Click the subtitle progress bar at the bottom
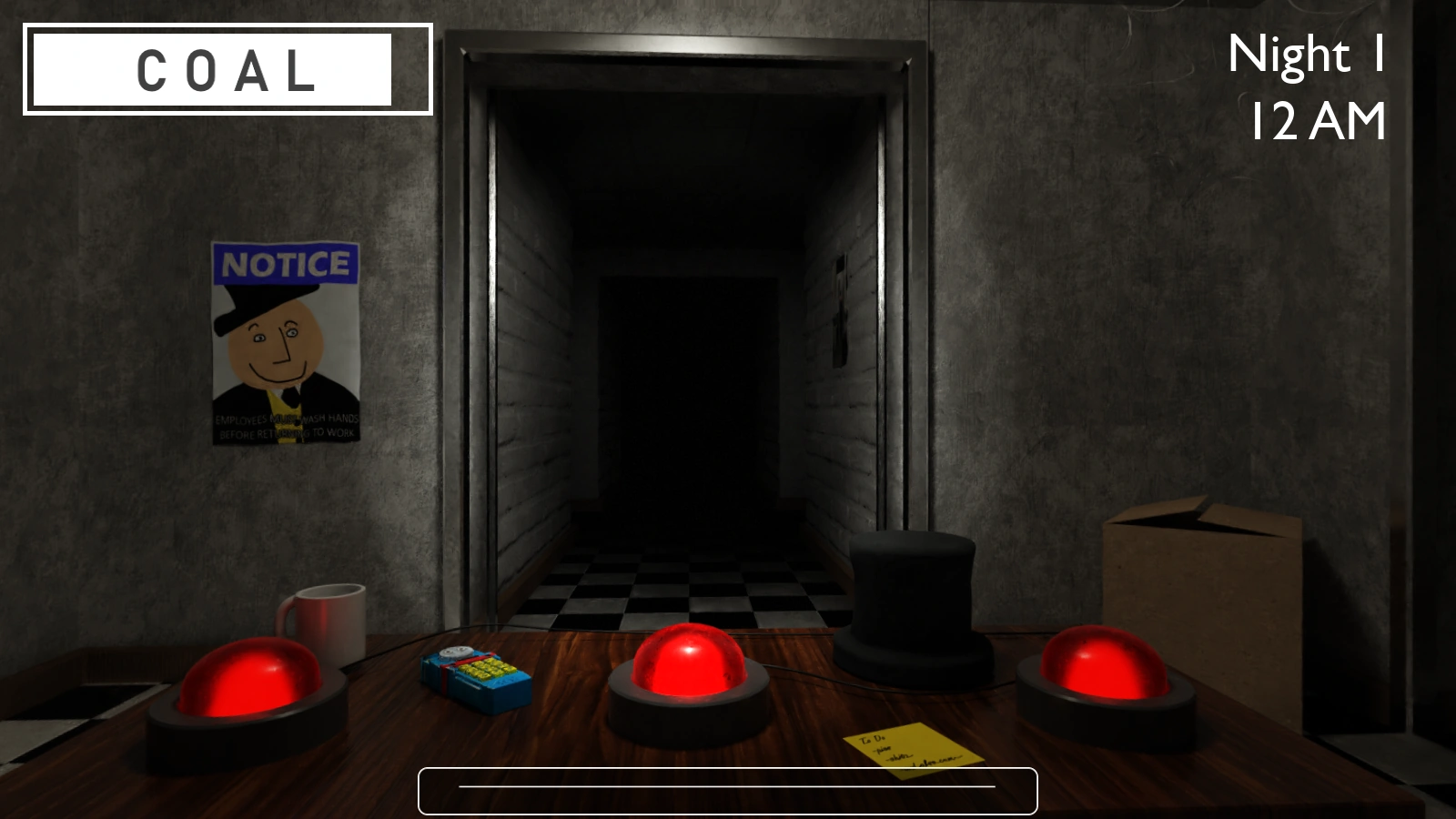1456x819 pixels. click(x=728, y=788)
